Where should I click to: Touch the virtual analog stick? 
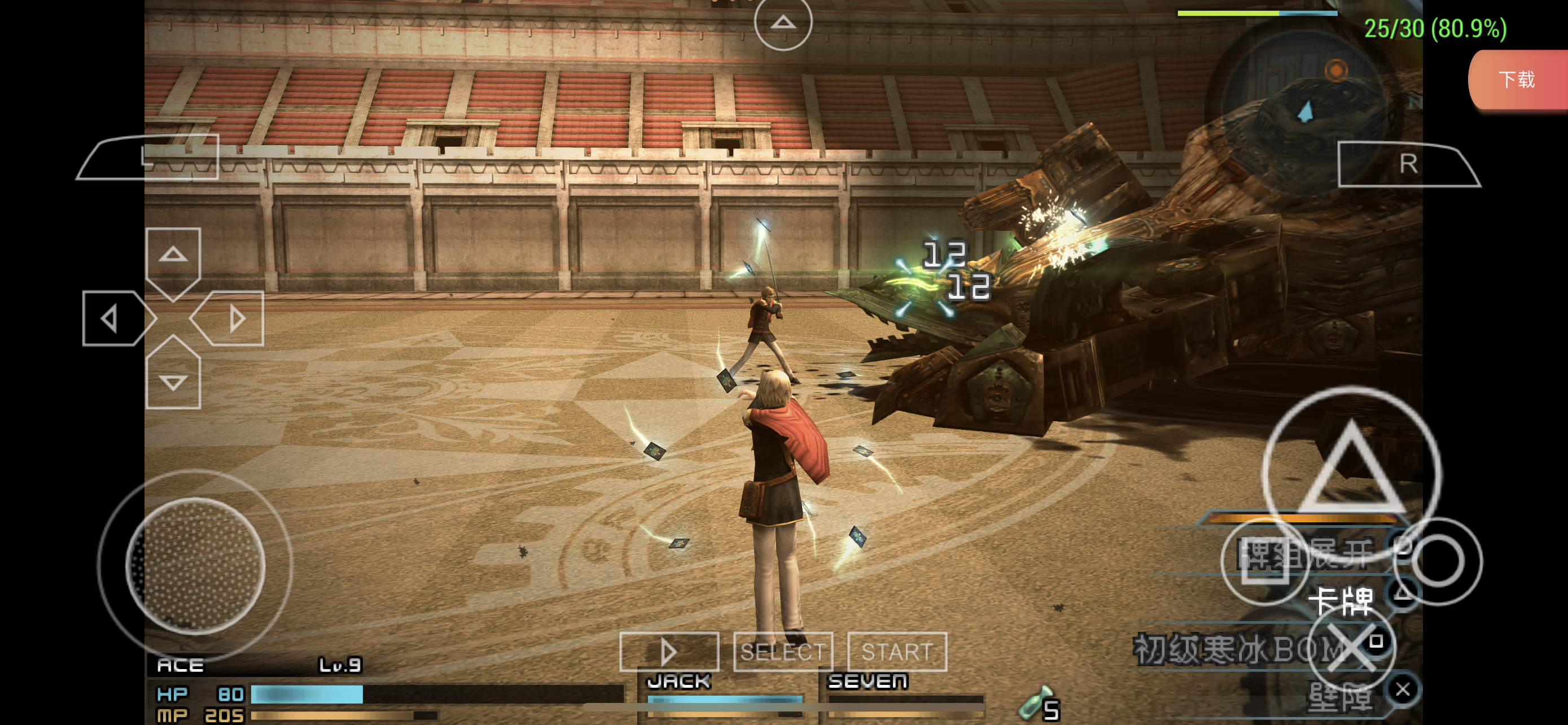pyautogui.click(x=195, y=565)
